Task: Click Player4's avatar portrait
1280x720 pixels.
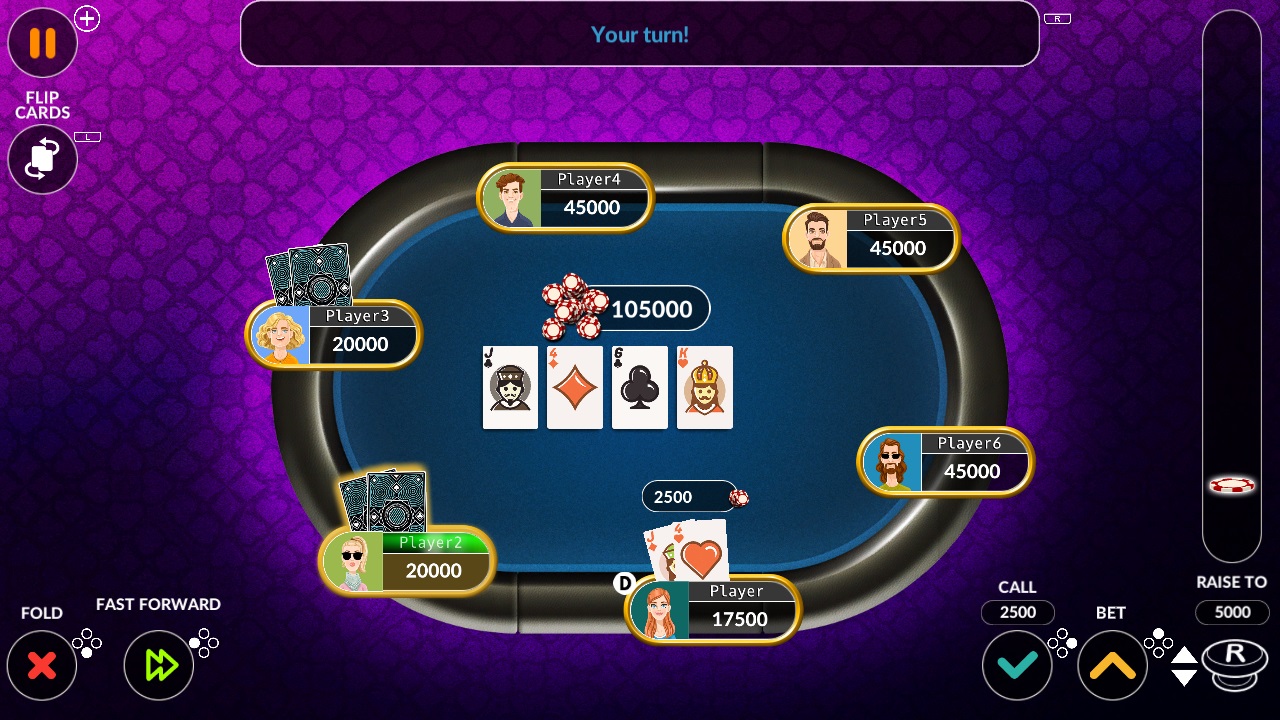Action: [513, 197]
